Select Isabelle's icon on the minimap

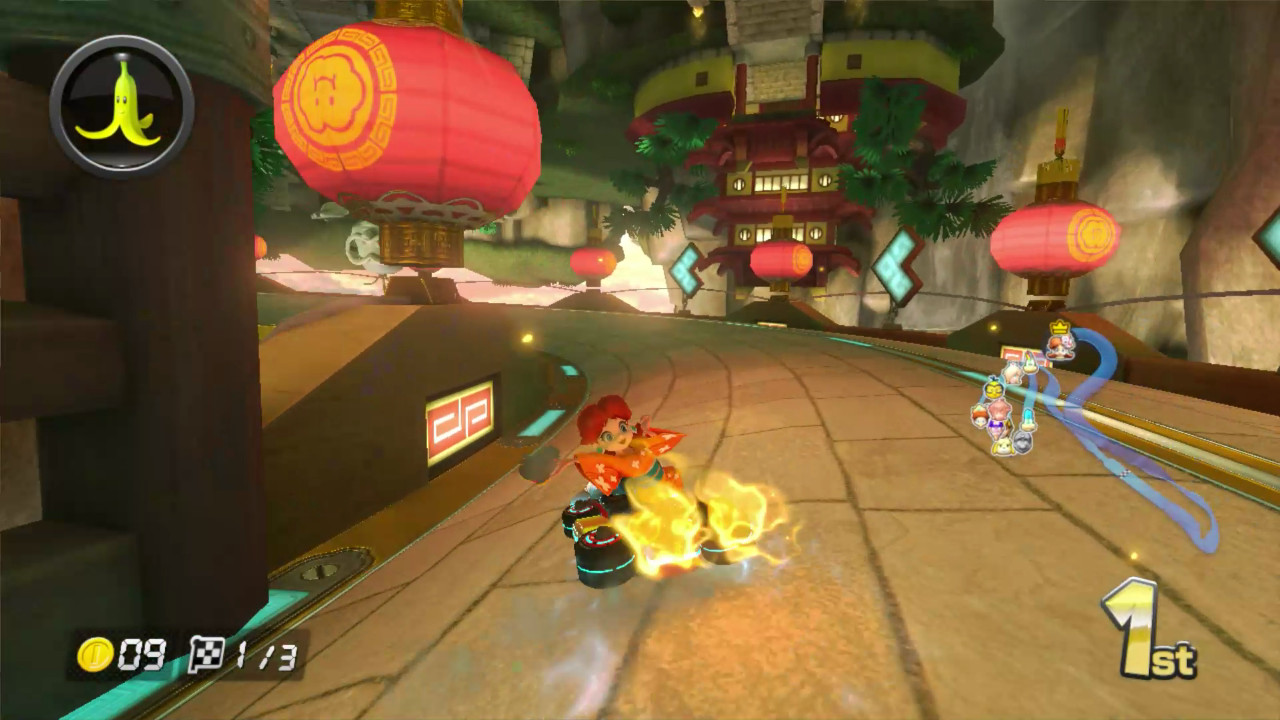(x=1003, y=445)
